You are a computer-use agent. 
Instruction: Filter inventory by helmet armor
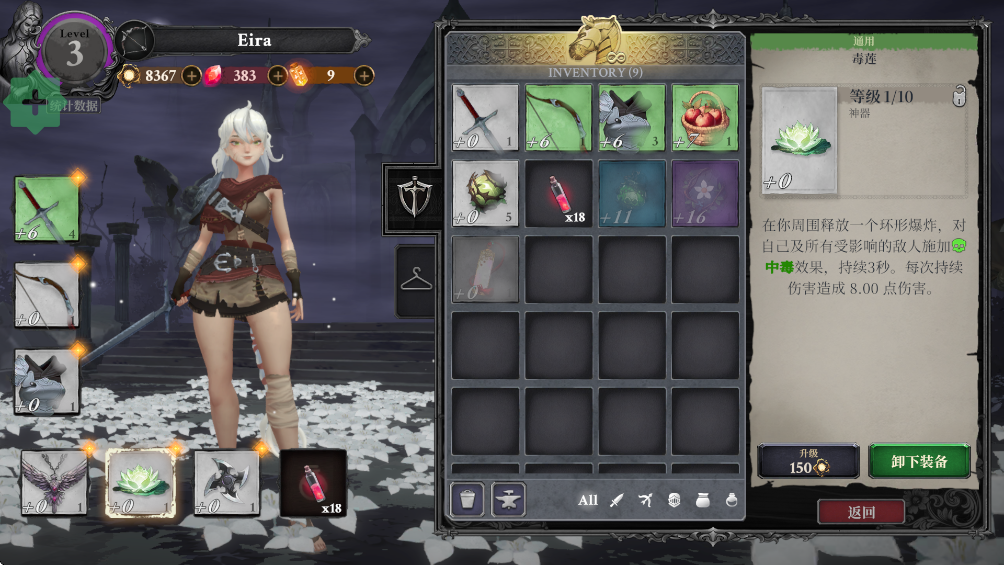pos(673,500)
